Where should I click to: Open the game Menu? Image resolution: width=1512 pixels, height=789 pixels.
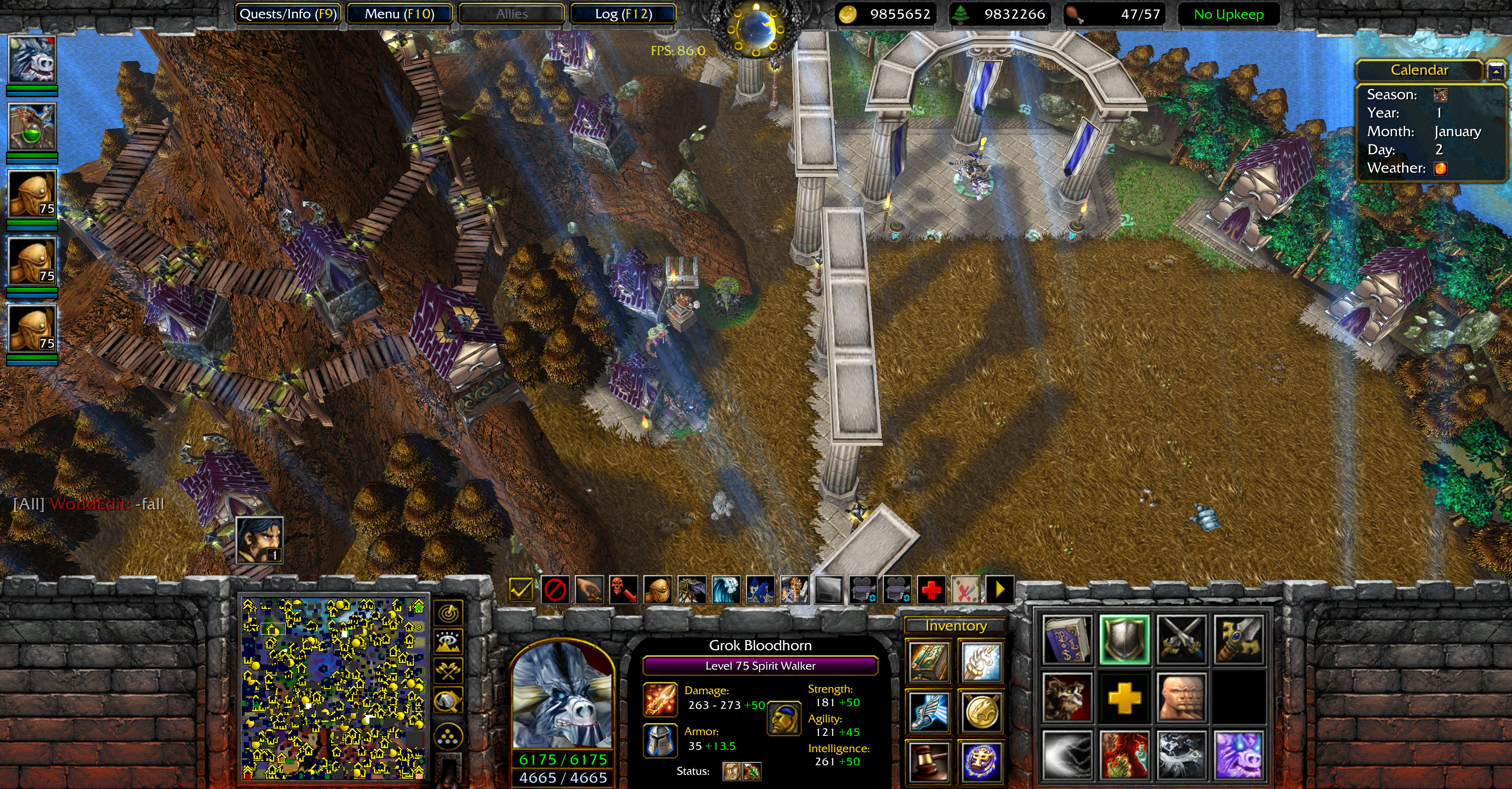(x=399, y=14)
